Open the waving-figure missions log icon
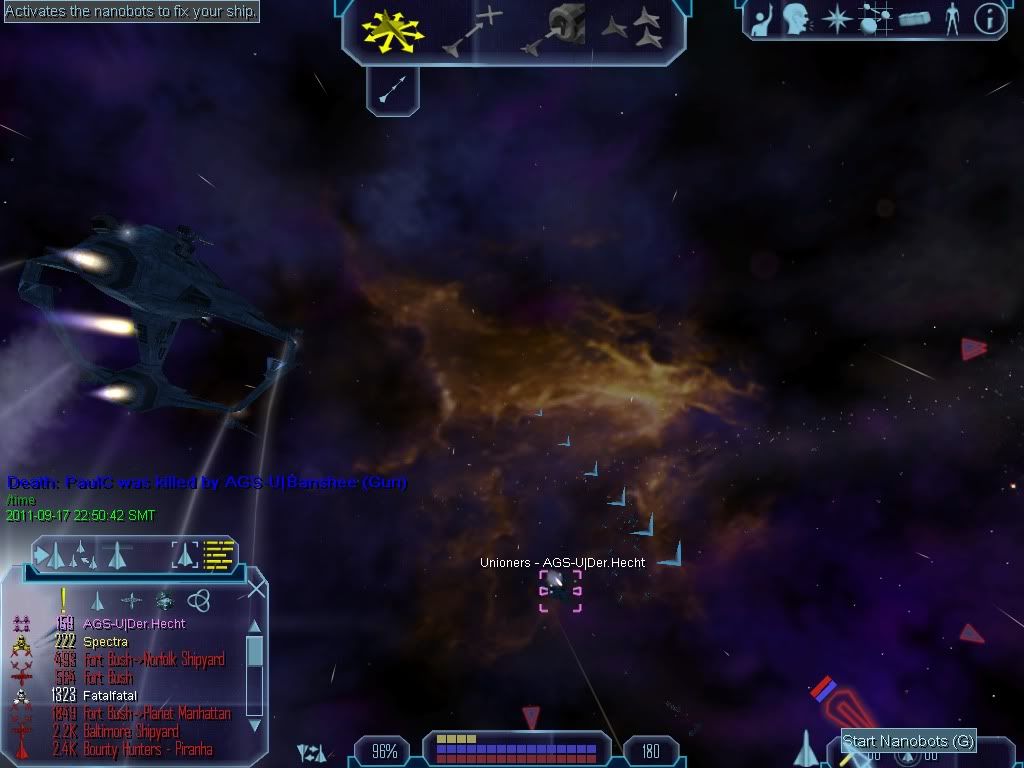 (763, 19)
